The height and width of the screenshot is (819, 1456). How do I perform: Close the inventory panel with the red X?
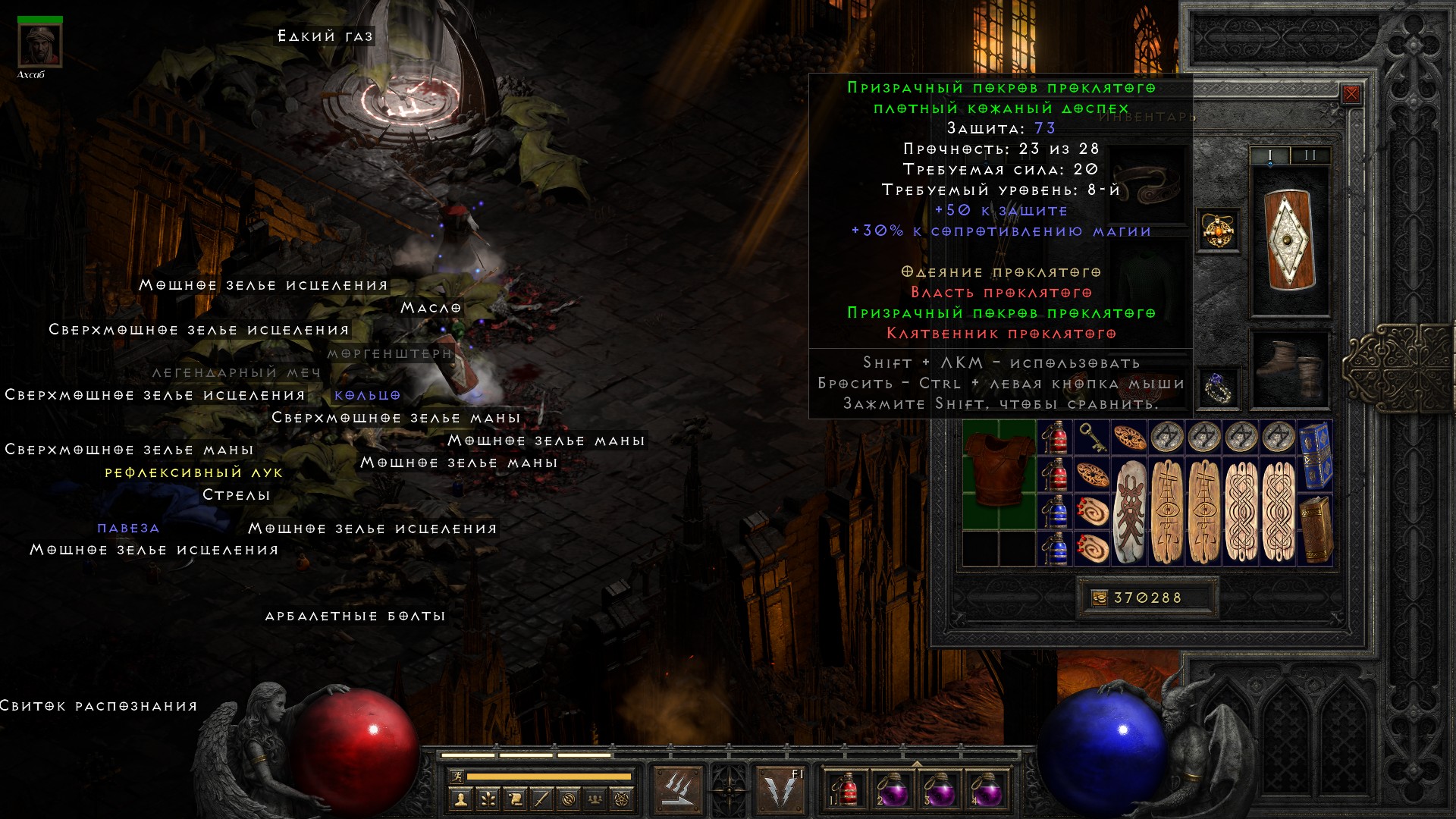(1351, 94)
